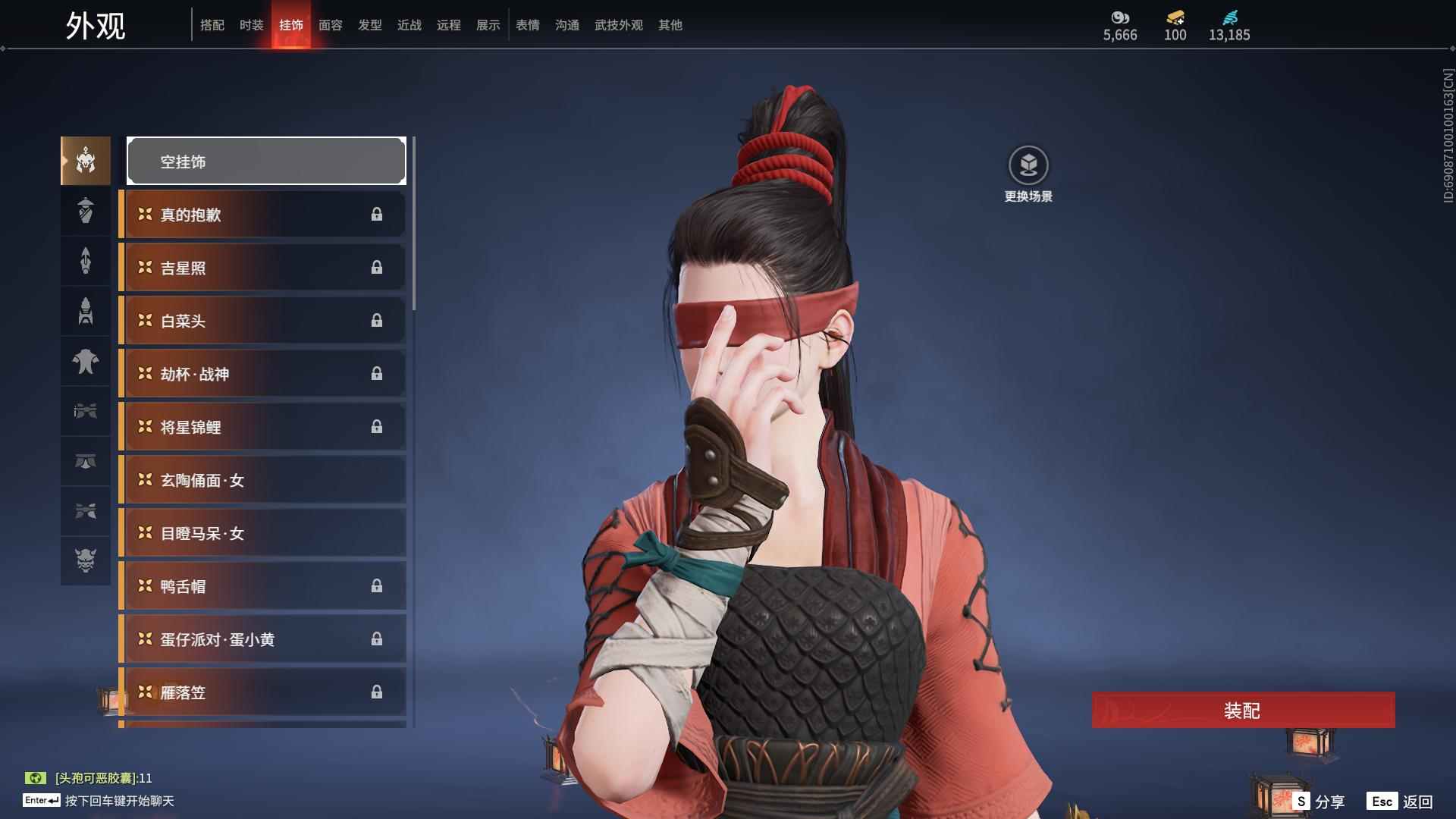Switch to the 时装 tab

252,25
